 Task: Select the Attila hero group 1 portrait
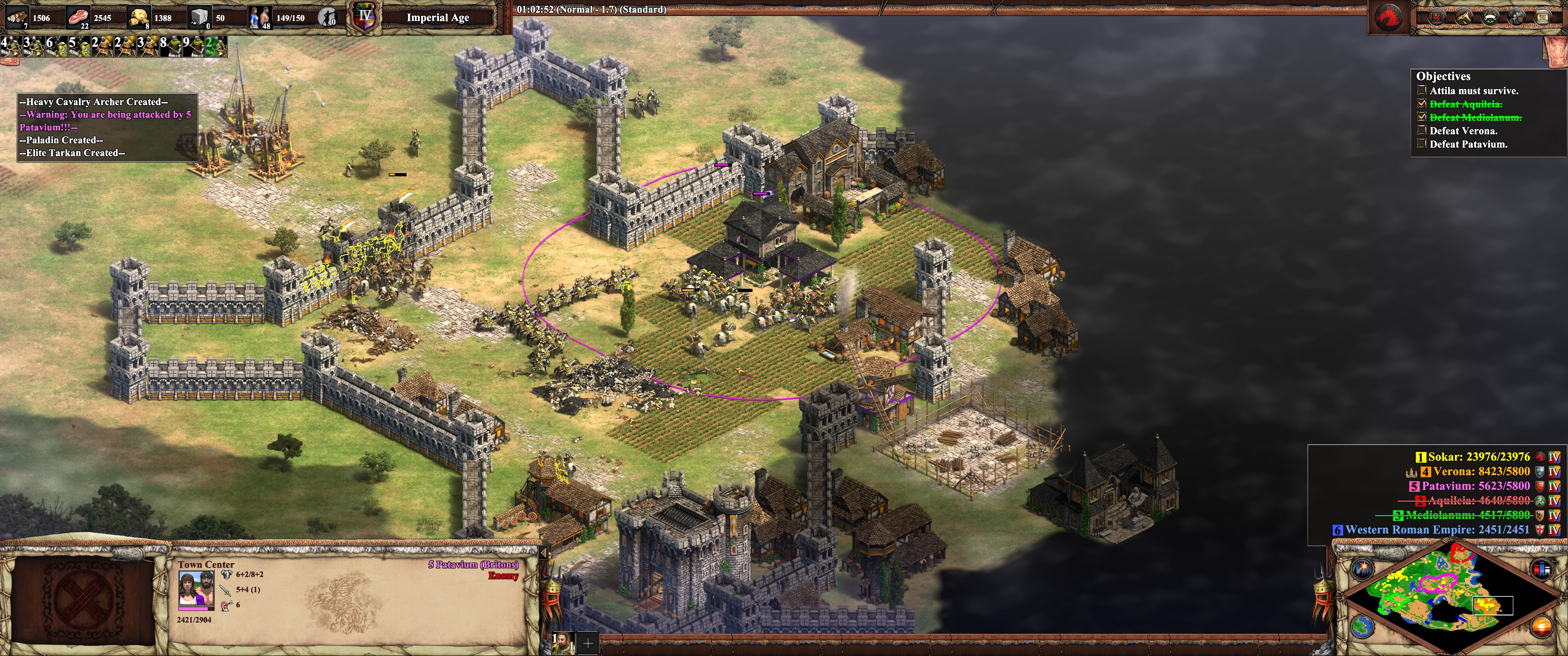pos(562,643)
